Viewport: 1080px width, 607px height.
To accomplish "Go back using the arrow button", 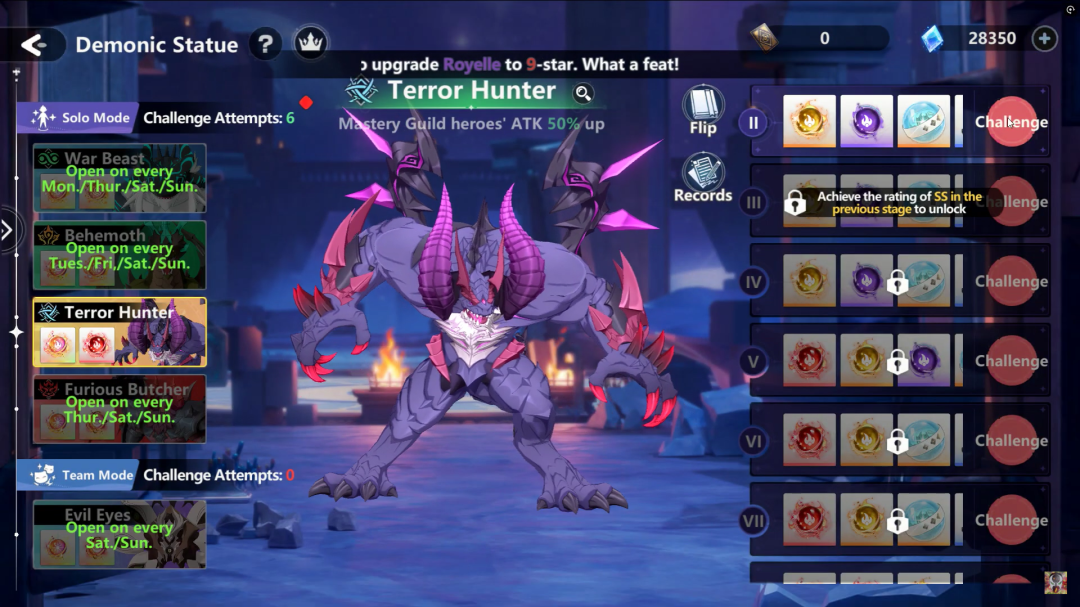I will [x=34, y=45].
